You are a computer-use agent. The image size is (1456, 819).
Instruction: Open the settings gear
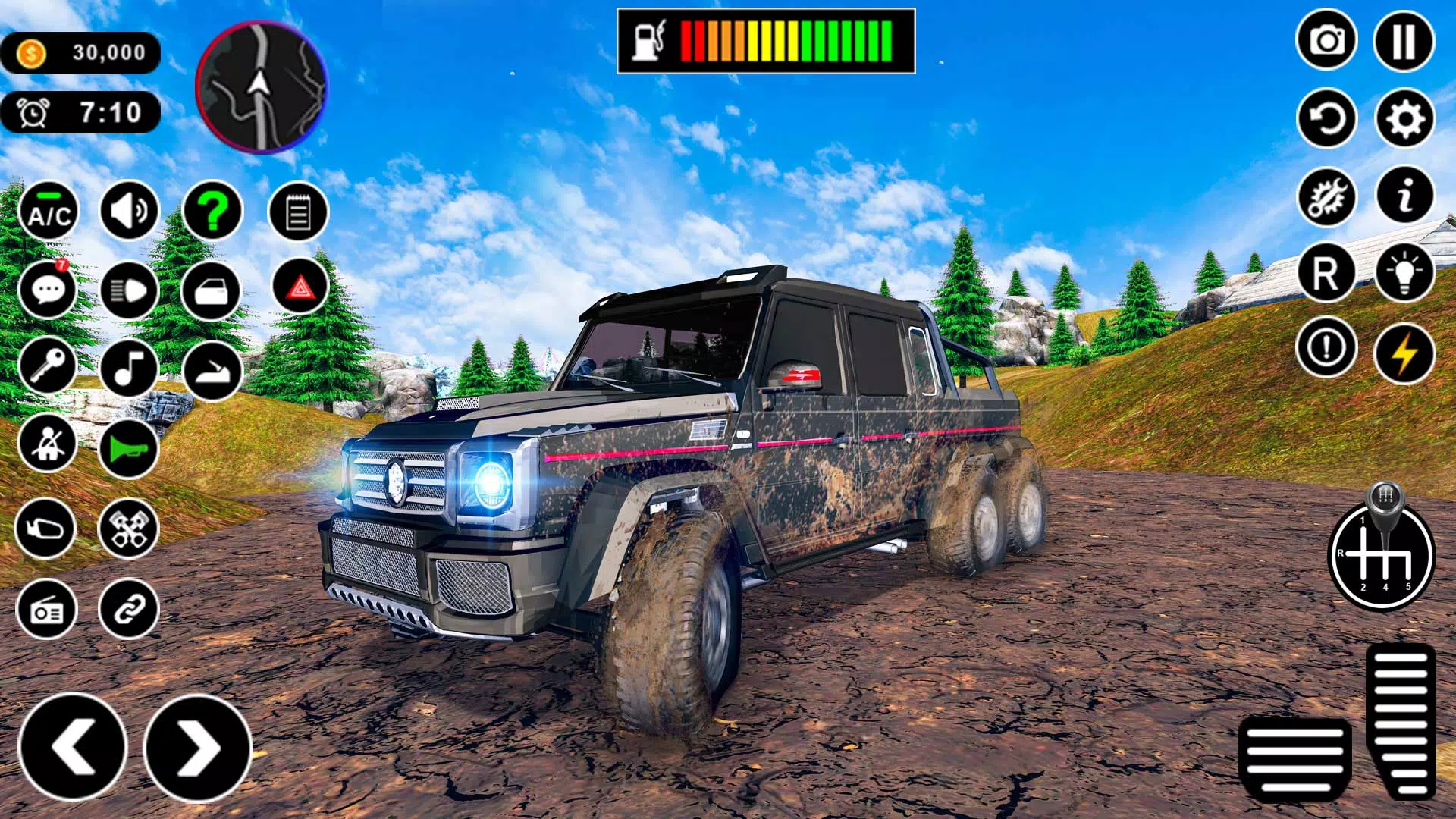(x=1407, y=118)
